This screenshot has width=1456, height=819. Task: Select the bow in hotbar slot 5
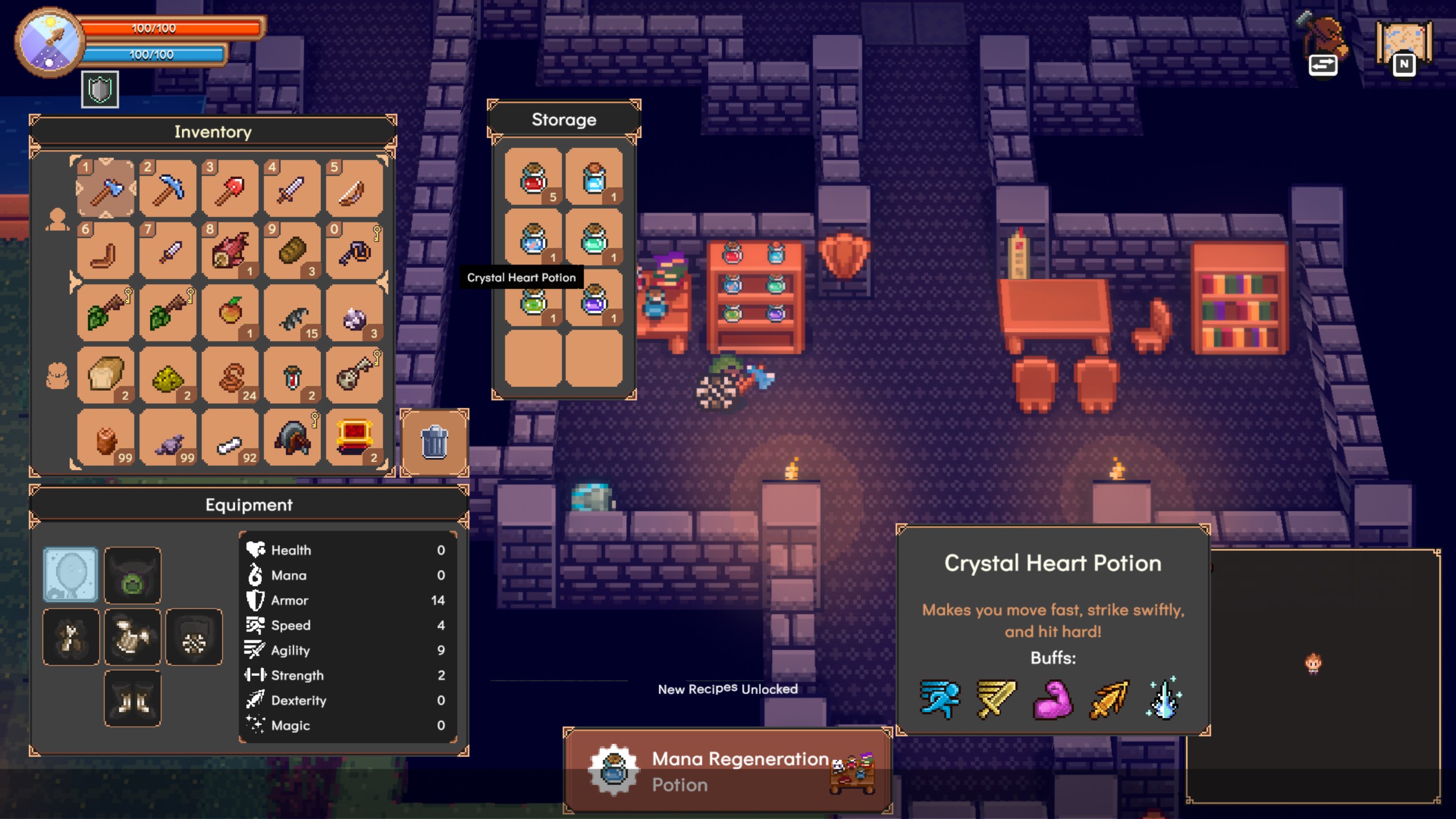coord(355,189)
